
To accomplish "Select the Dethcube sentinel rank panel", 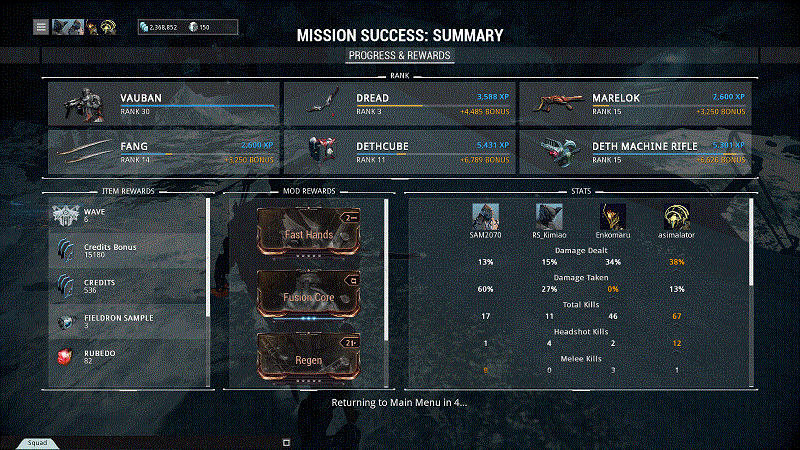I will [x=400, y=152].
